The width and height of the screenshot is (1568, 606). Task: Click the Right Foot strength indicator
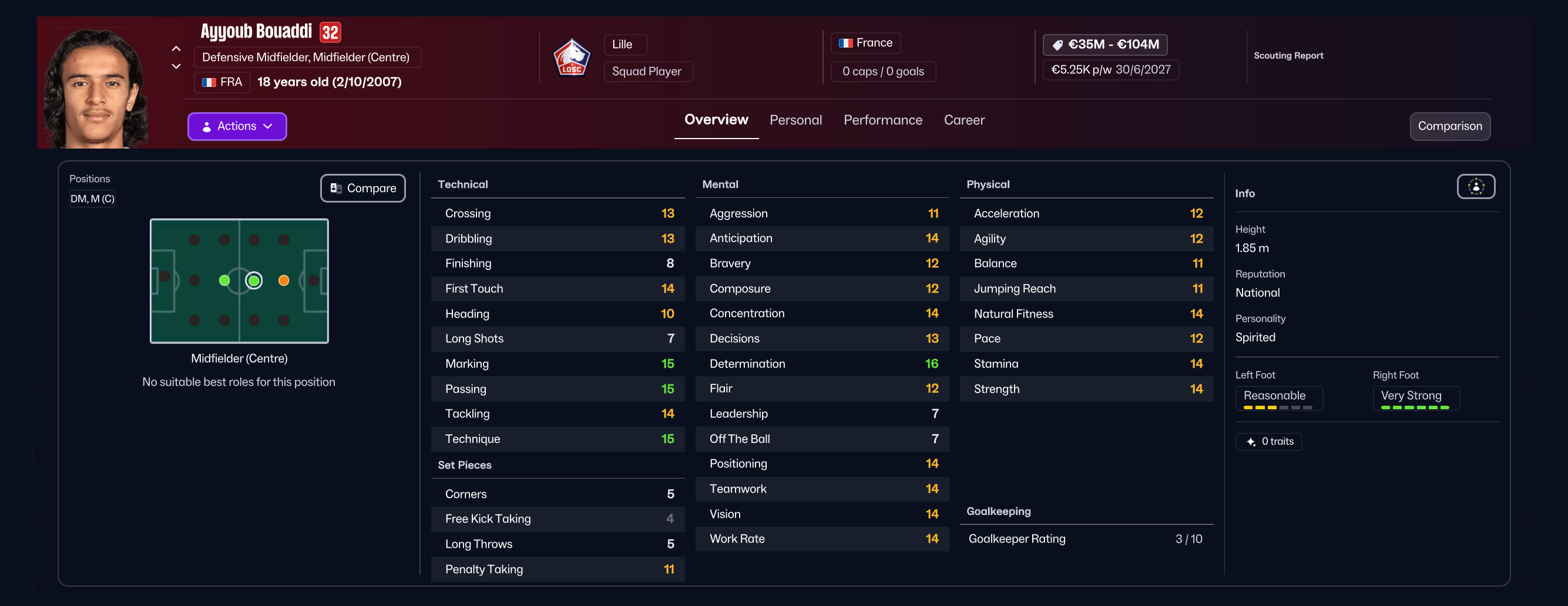pyautogui.click(x=1416, y=398)
